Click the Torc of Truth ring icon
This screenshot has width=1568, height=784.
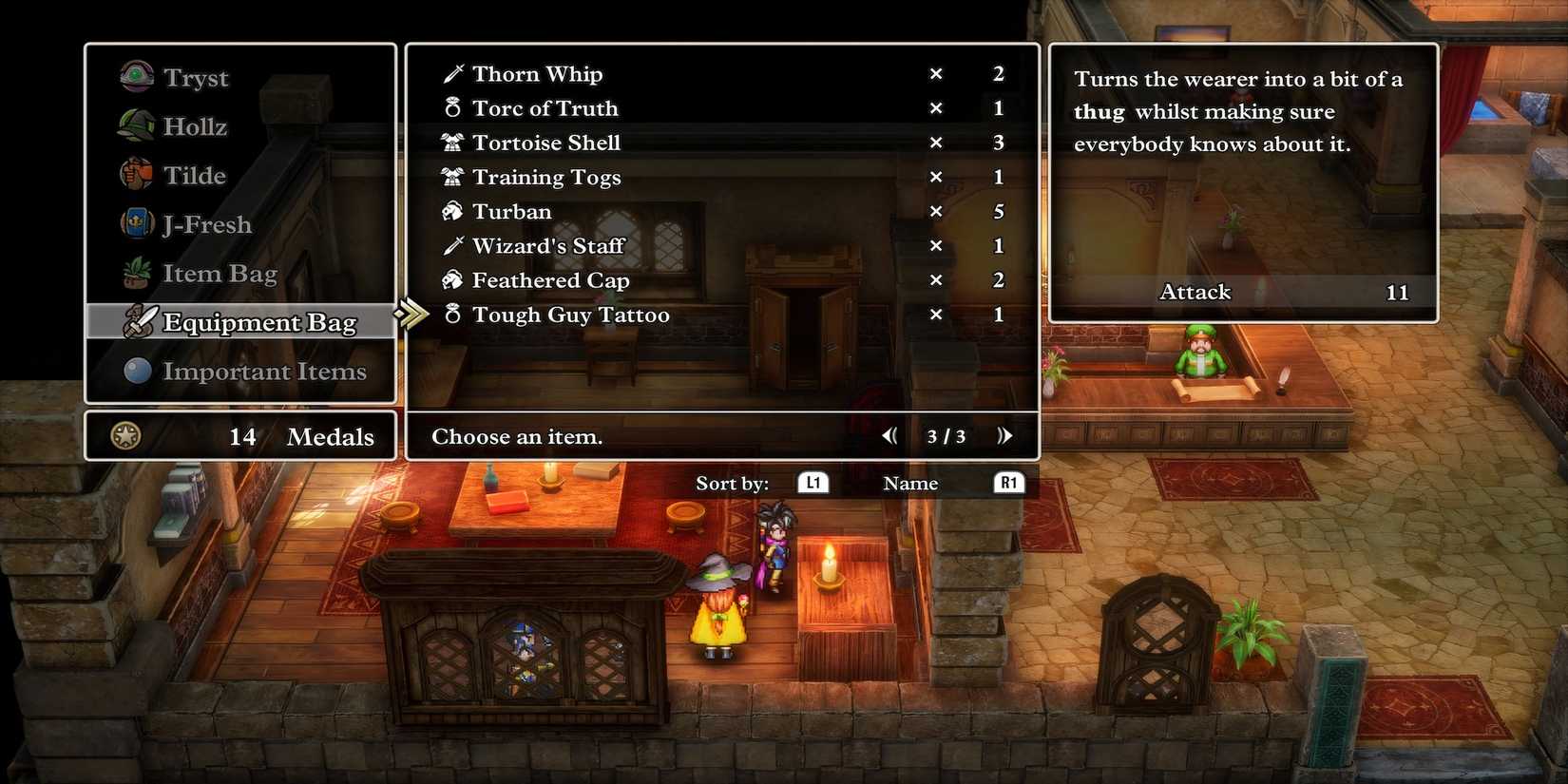[x=454, y=107]
